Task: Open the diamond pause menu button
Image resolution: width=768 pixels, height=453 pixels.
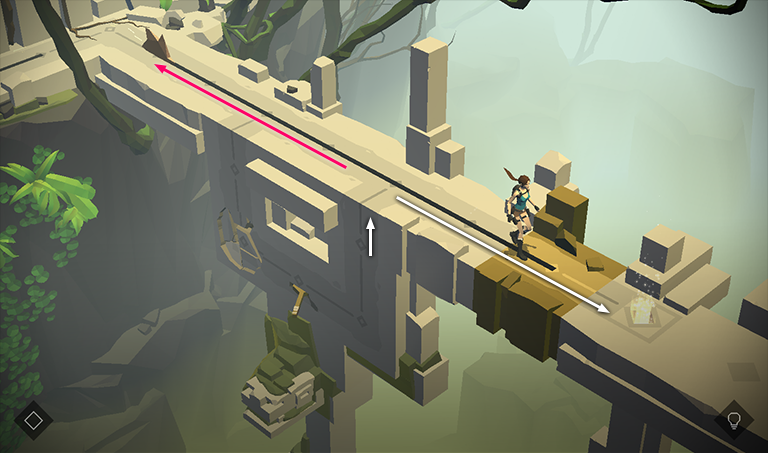Action: [x=33, y=420]
